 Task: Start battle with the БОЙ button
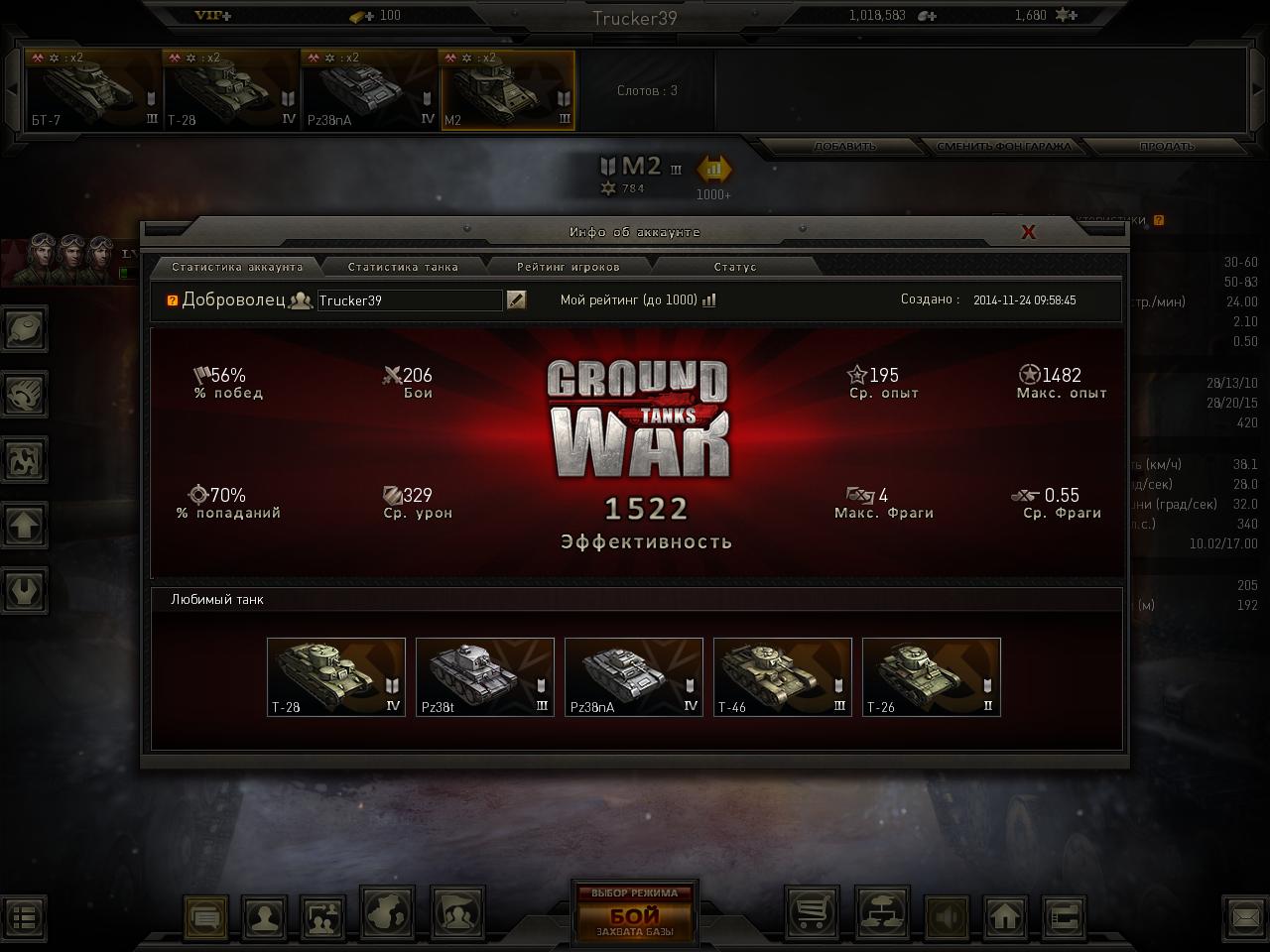[635, 913]
